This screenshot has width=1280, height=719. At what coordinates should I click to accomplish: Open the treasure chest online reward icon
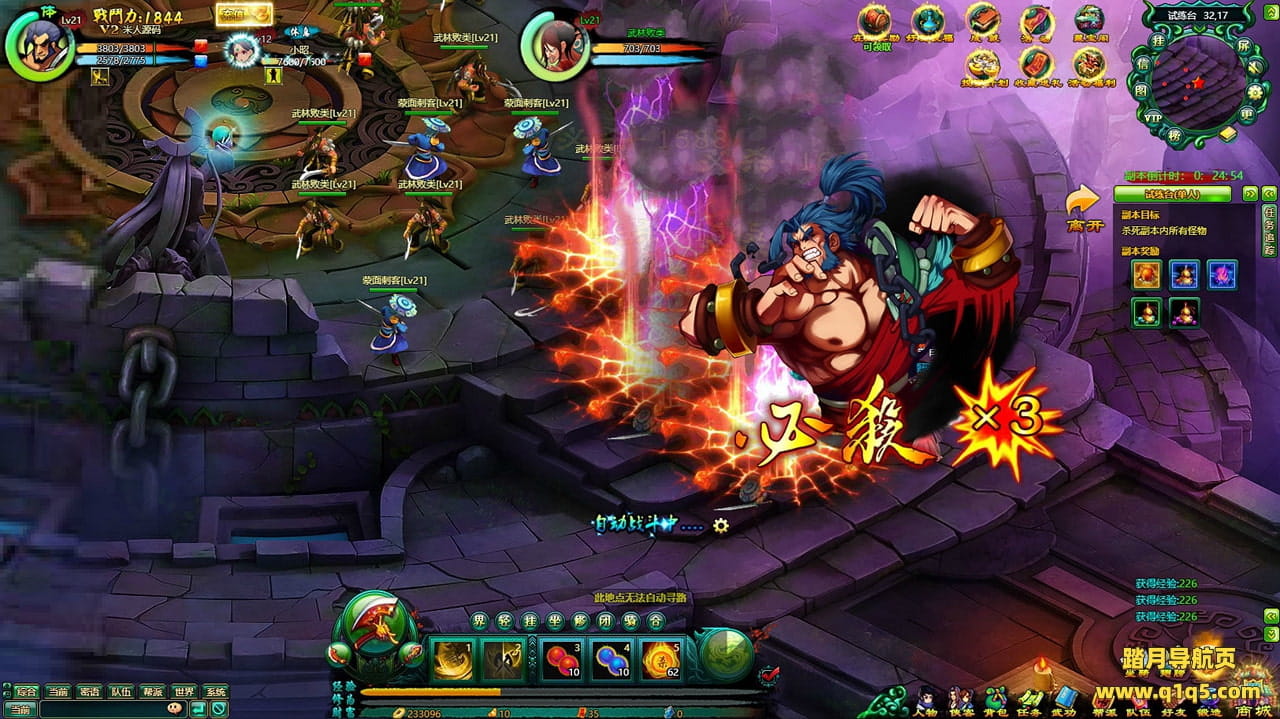[x=874, y=20]
